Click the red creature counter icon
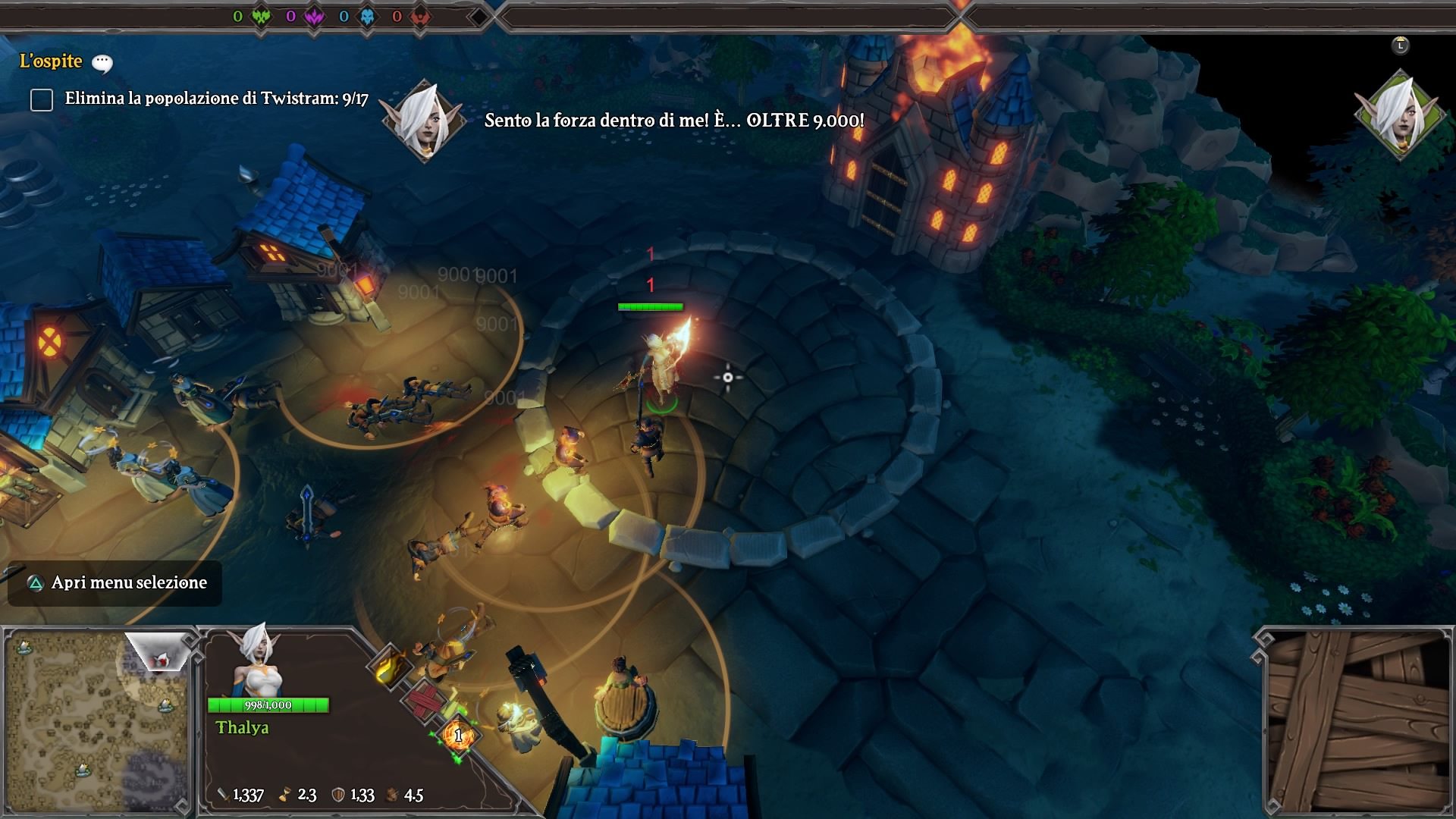Screen dimensions: 1456x819 [x=421, y=16]
